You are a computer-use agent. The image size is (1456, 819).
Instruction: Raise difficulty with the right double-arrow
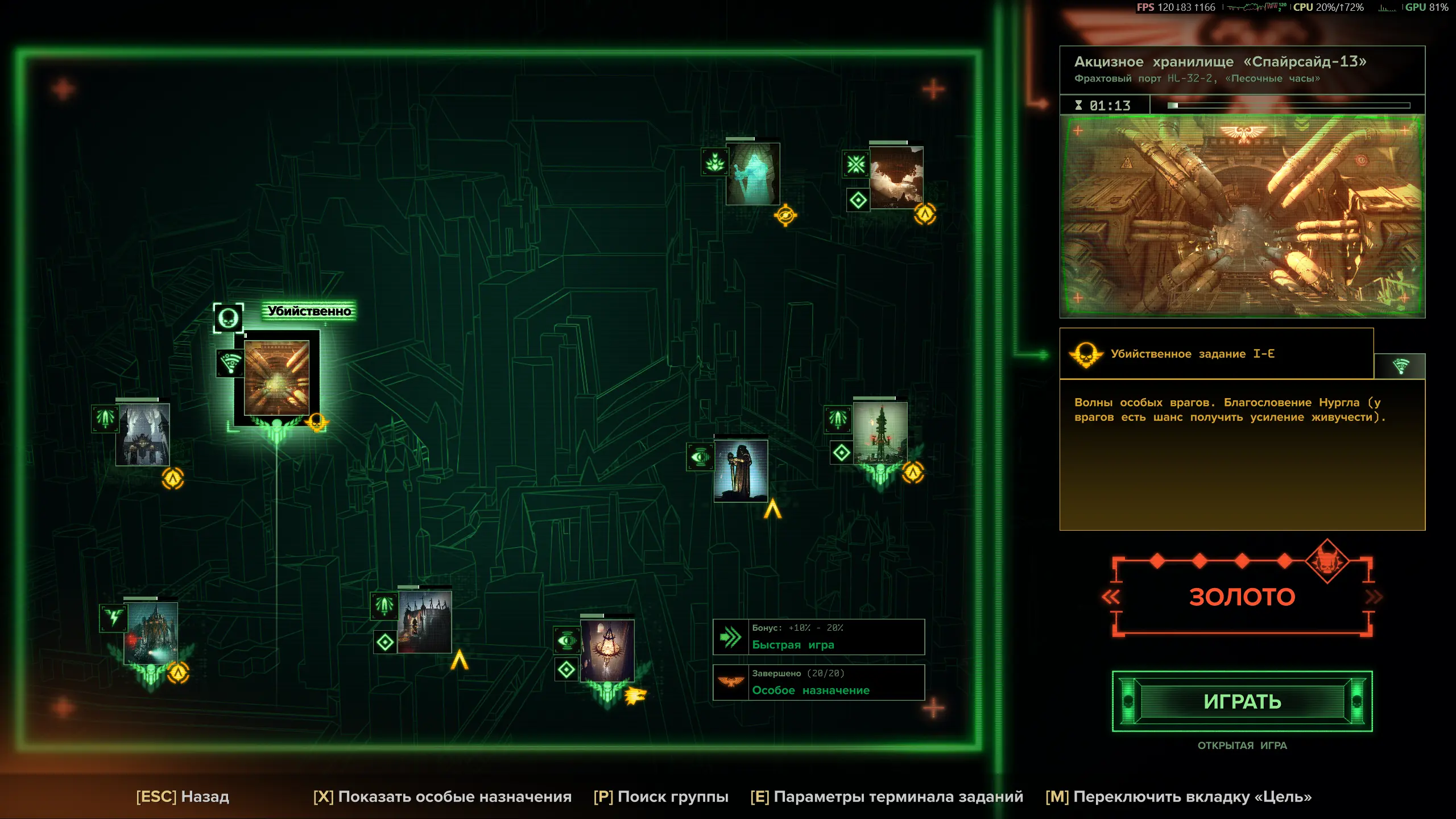pyautogui.click(x=1374, y=597)
